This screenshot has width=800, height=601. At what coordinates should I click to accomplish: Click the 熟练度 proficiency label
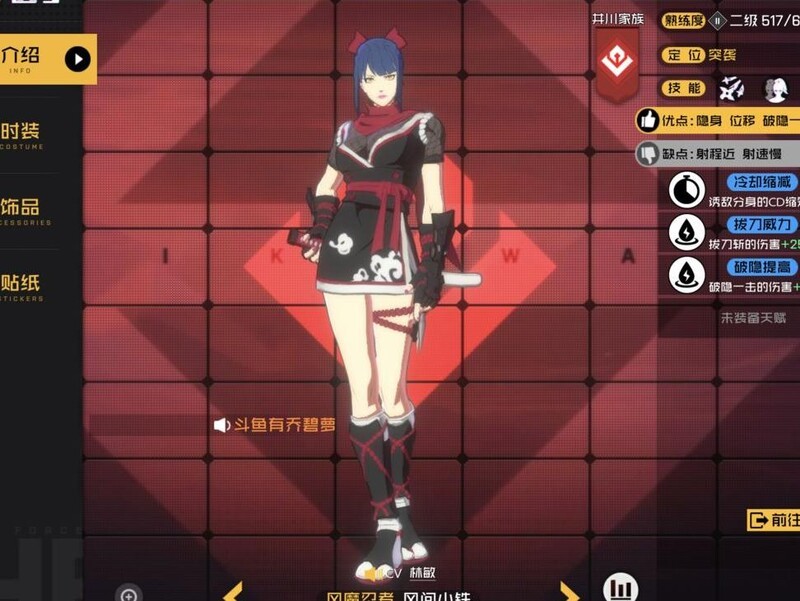tap(684, 20)
